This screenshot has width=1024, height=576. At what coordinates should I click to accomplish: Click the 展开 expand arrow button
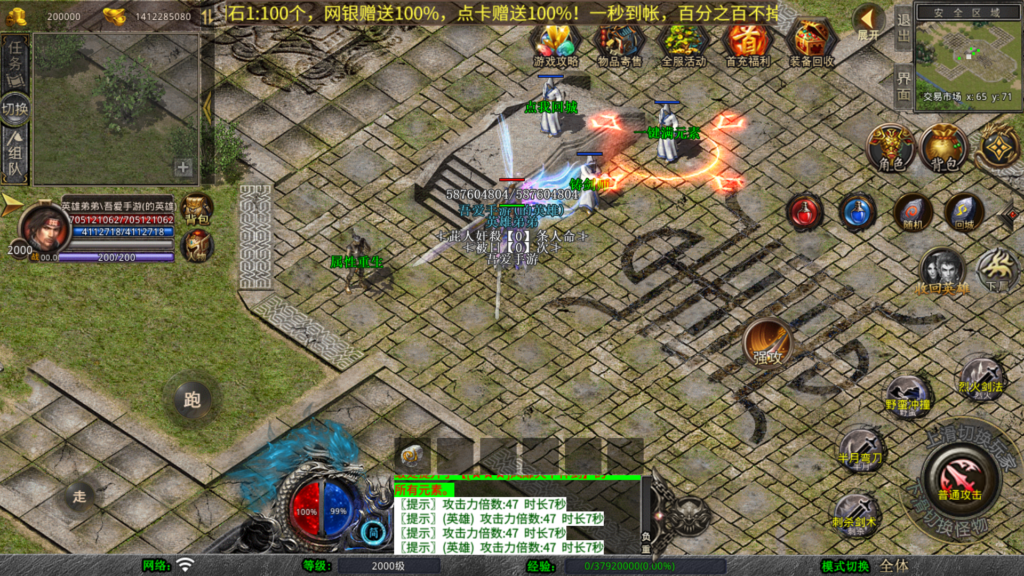click(868, 21)
